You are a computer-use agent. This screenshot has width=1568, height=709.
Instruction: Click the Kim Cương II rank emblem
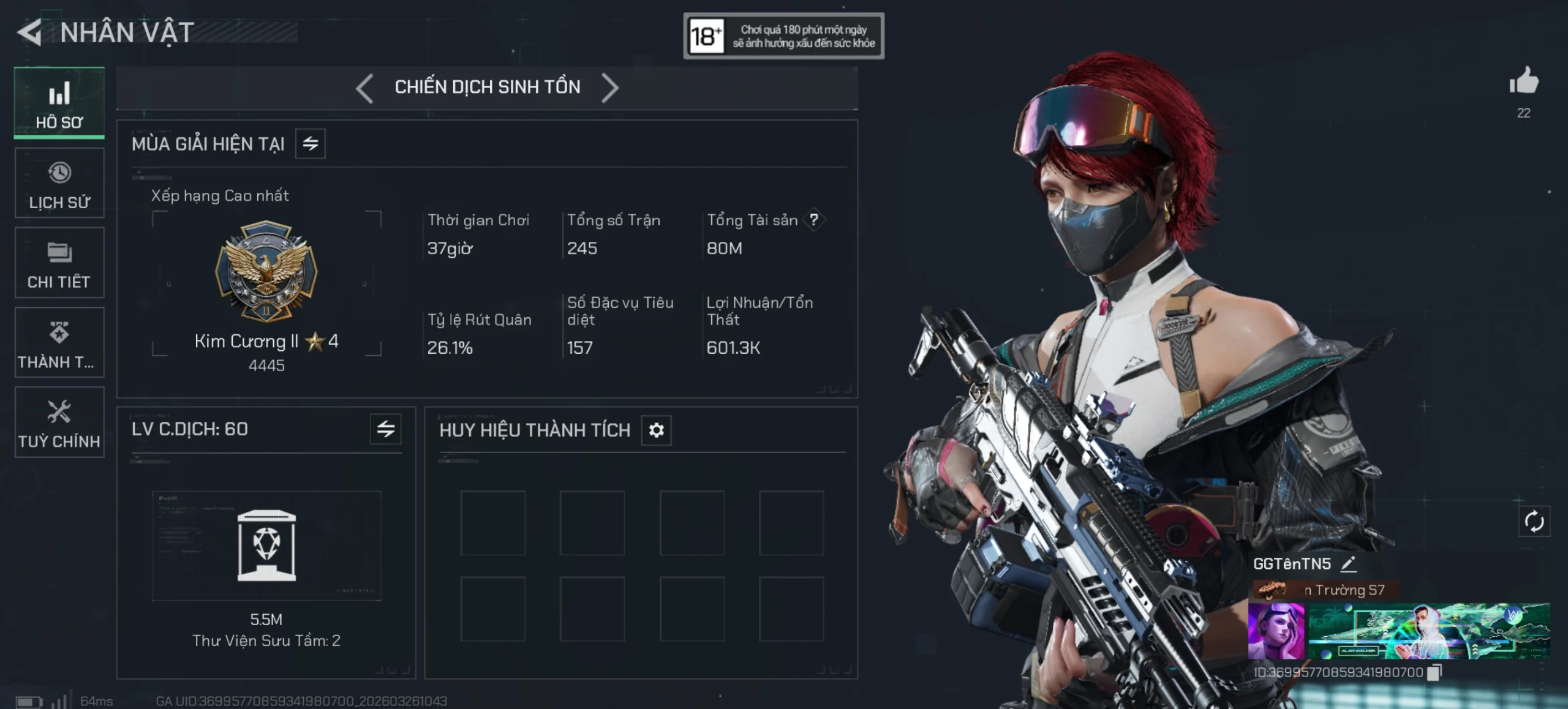pos(266,271)
